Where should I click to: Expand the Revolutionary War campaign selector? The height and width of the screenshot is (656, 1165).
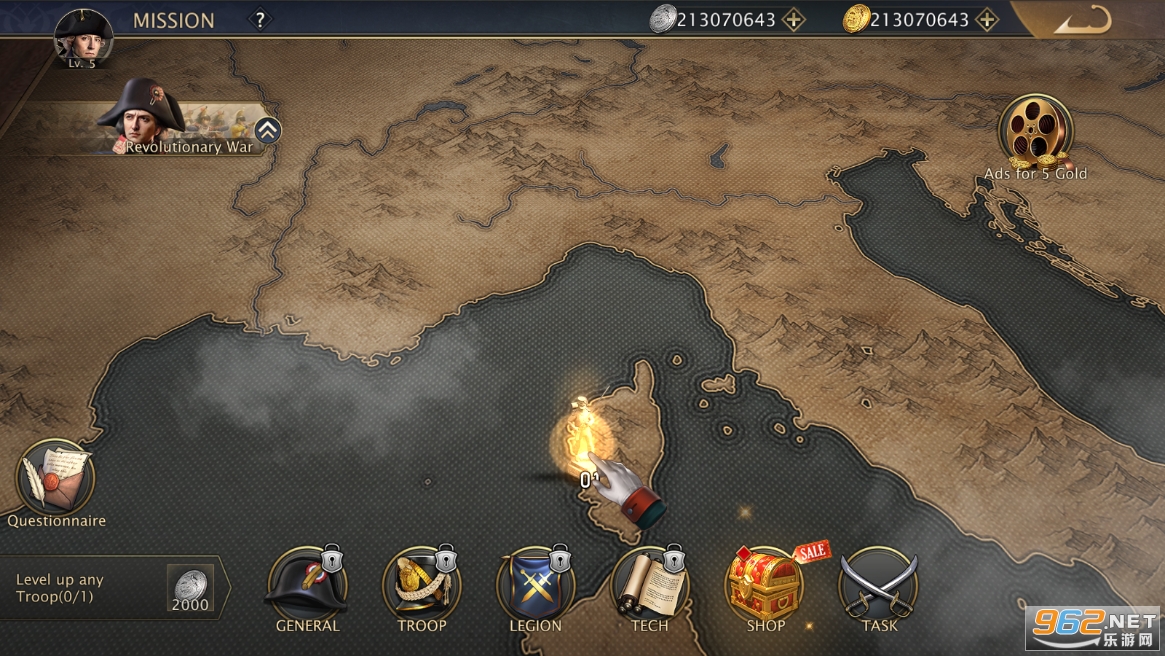pos(267,130)
